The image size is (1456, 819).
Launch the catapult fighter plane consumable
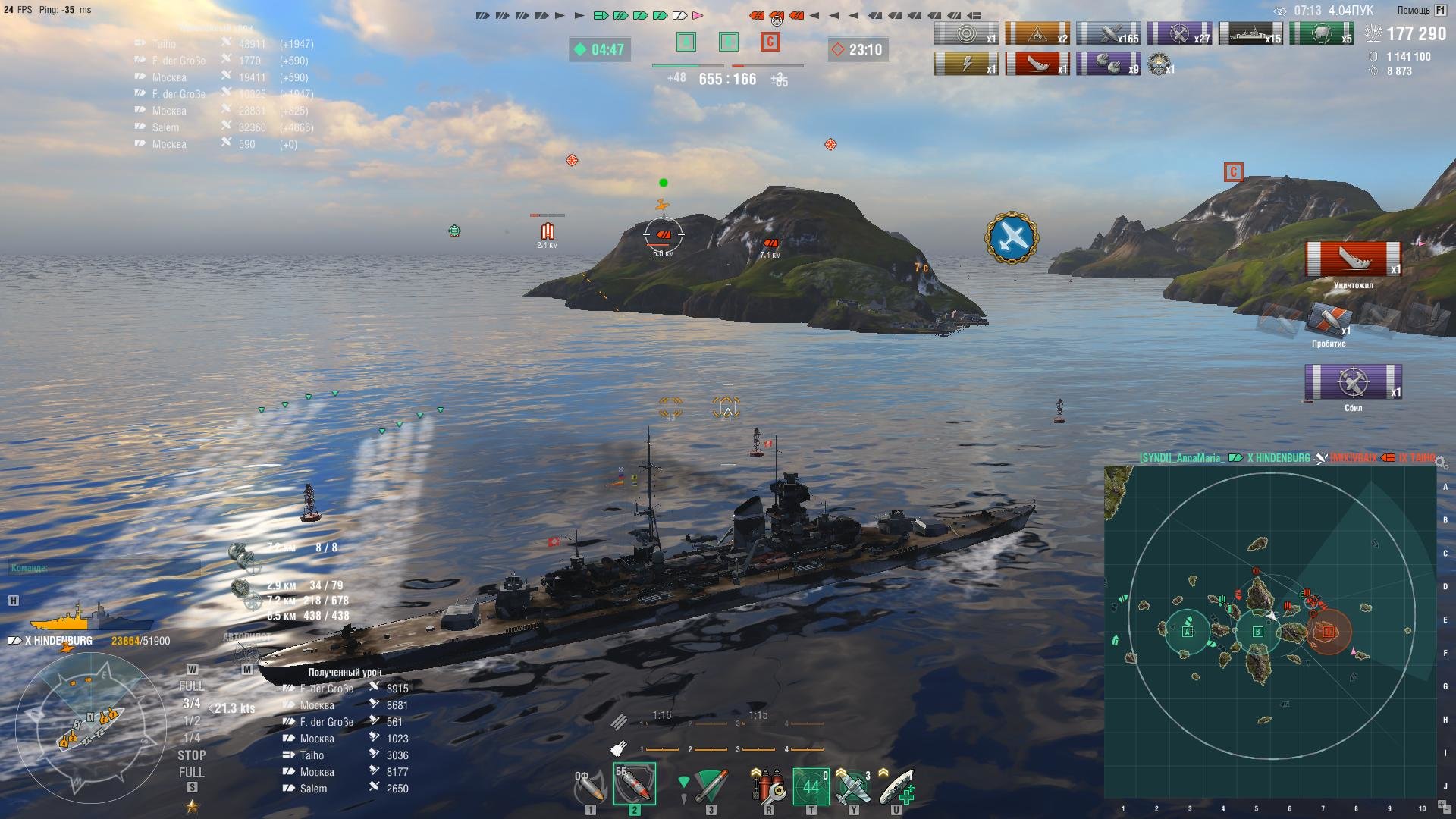pos(853,787)
